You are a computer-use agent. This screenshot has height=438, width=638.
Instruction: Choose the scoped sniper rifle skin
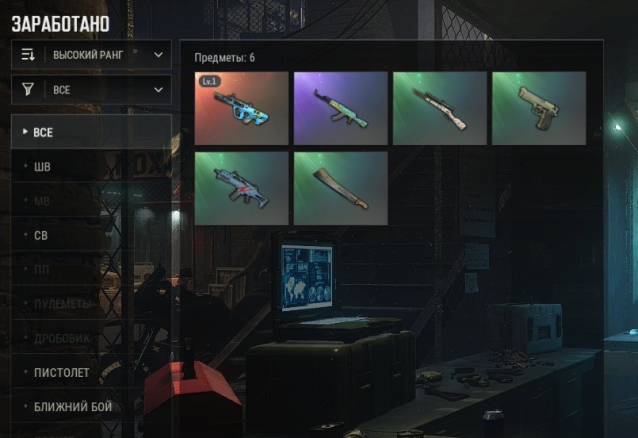pos(439,108)
